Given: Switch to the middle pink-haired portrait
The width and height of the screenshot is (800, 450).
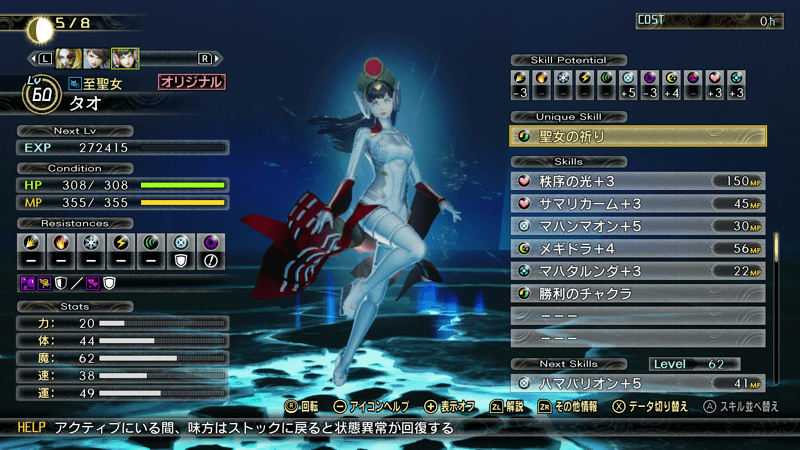Looking at the screenshot, I should coord(97,58).
